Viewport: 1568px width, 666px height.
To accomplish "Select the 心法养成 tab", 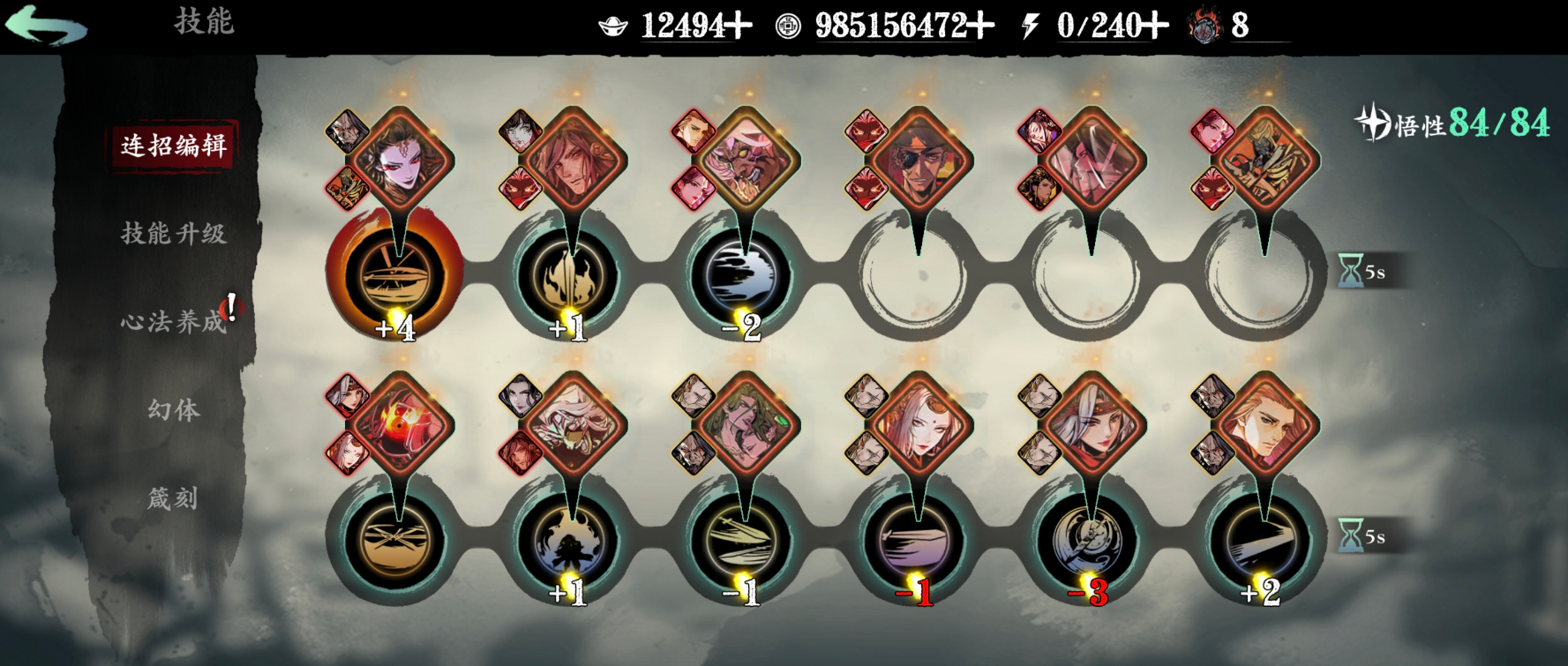I will tap(174, 322).
